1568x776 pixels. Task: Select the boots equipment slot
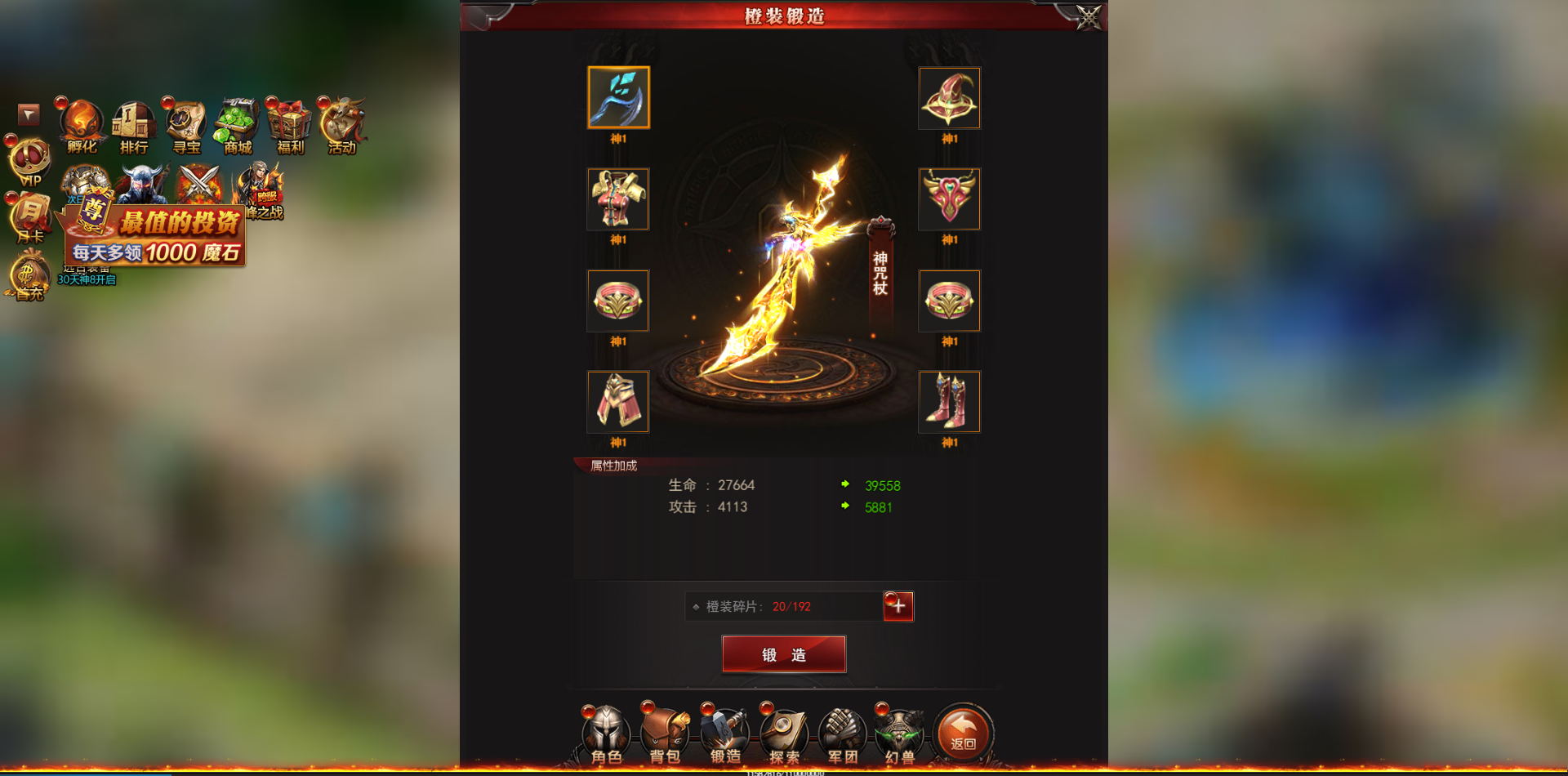tap(949, 402)
